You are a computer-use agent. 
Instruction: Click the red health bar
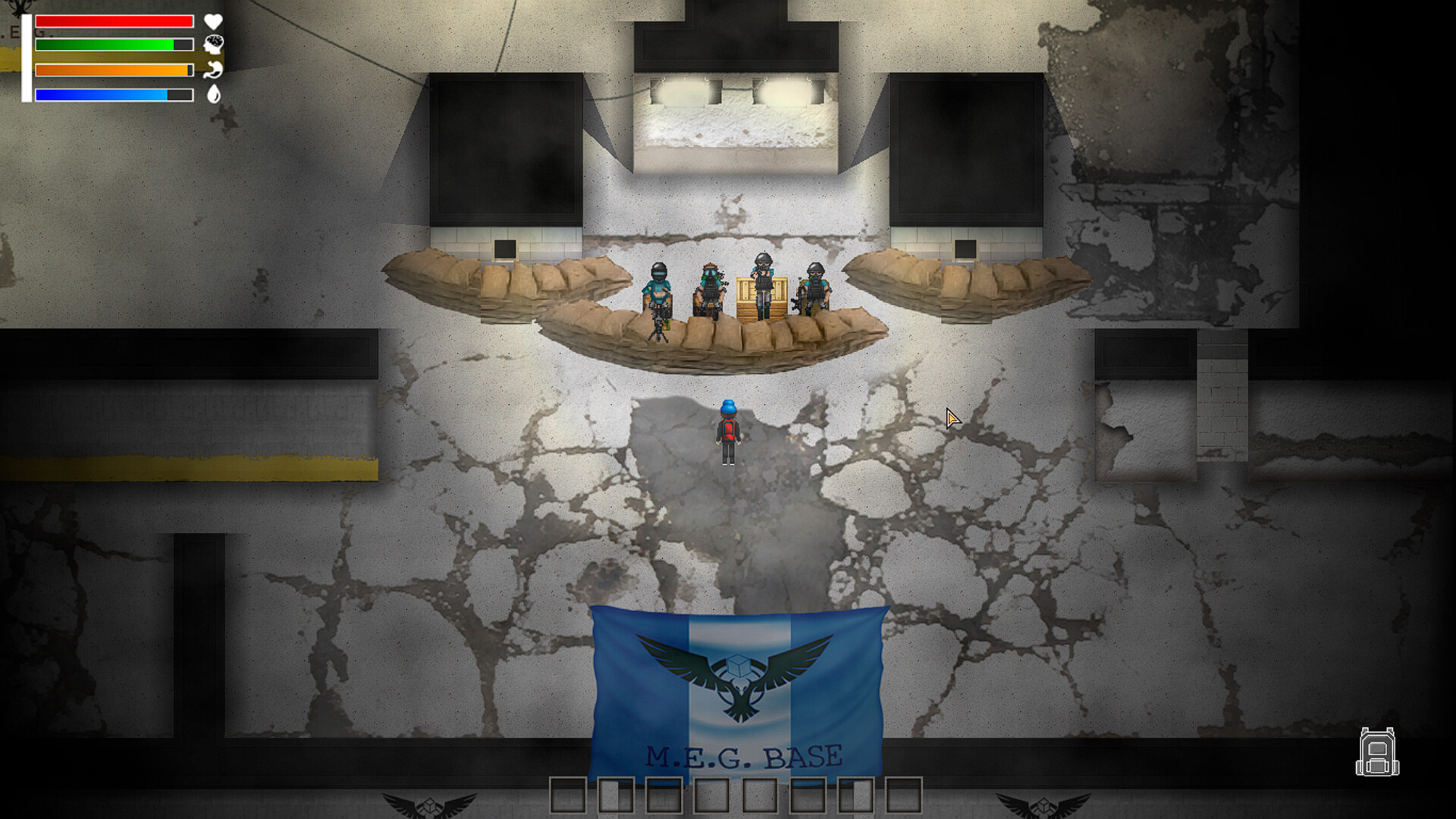coord(114,20)
